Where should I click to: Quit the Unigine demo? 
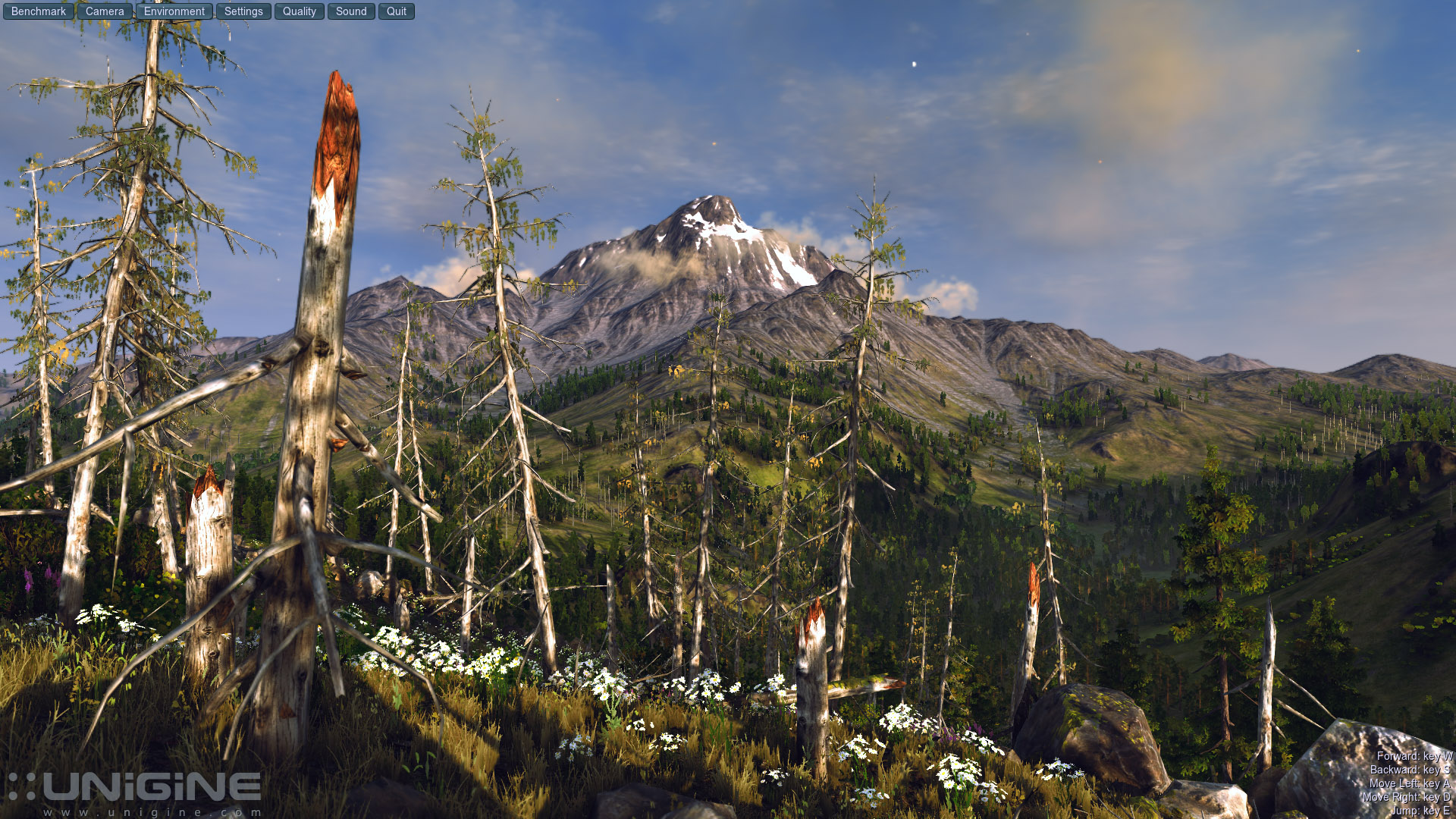pos(397,11)
